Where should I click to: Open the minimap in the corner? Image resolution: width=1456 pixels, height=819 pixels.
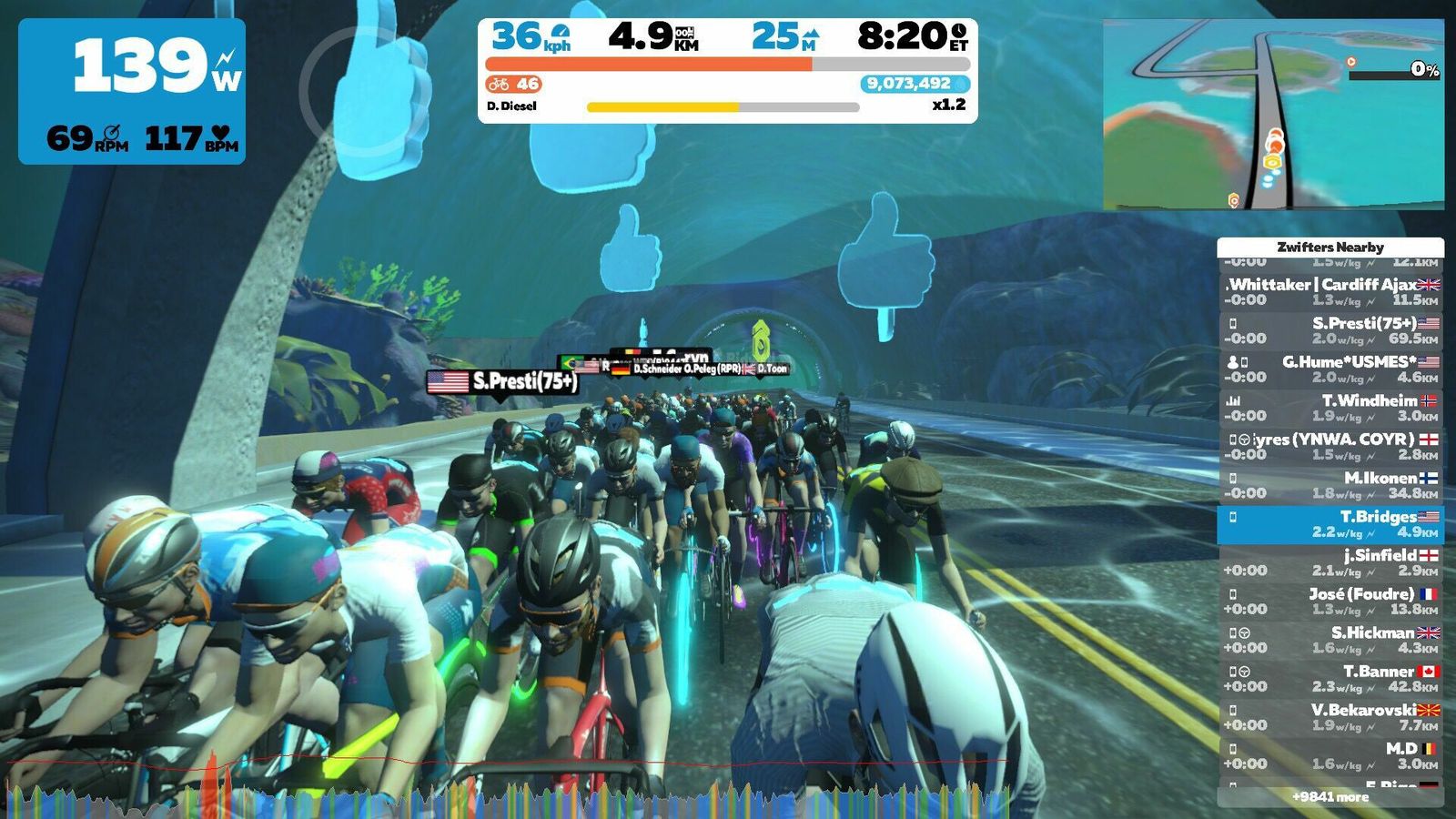coord(1273,115)
